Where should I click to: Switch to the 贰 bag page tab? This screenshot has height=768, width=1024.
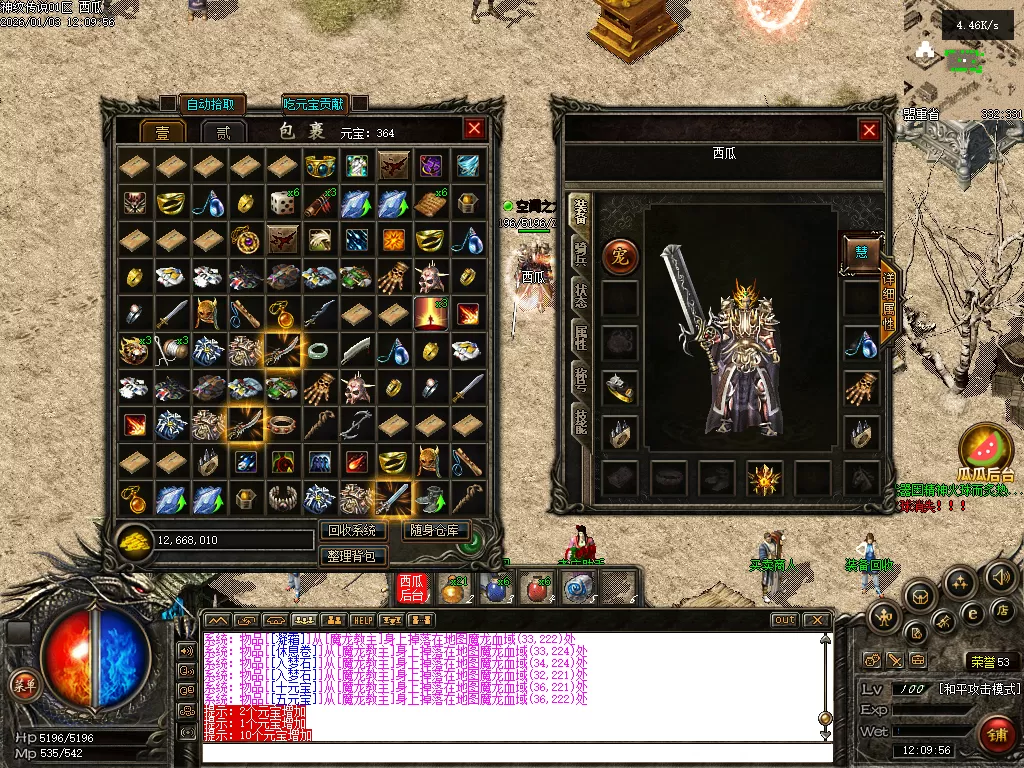[223, 132]
